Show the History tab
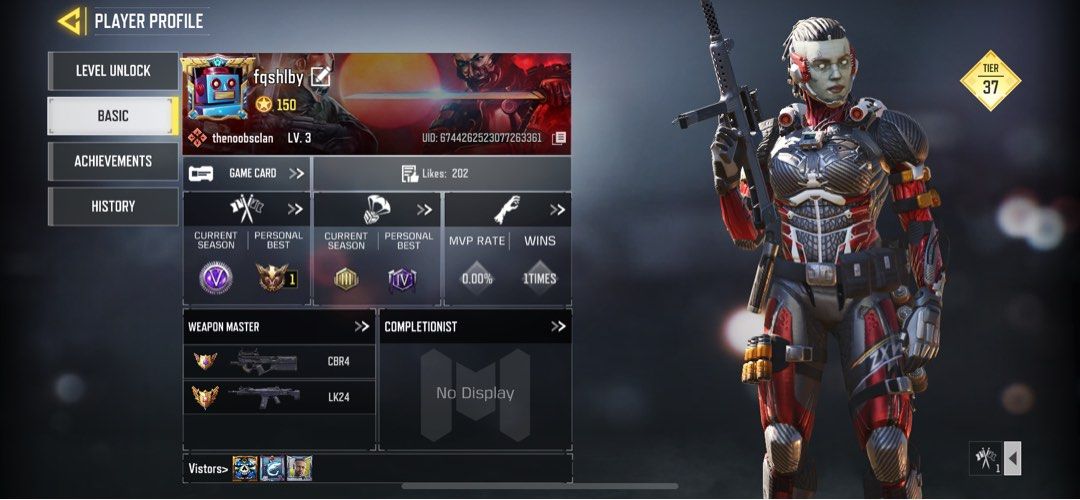This screenshot has width=1080, height=500. coord(113,206)
